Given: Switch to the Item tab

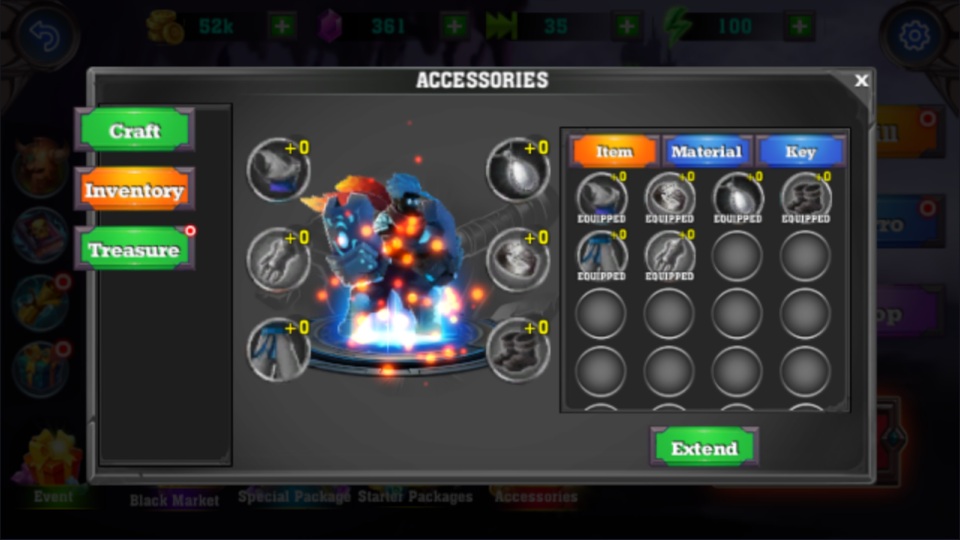Looking at the screenshot, I should click(x=614, y=151).
